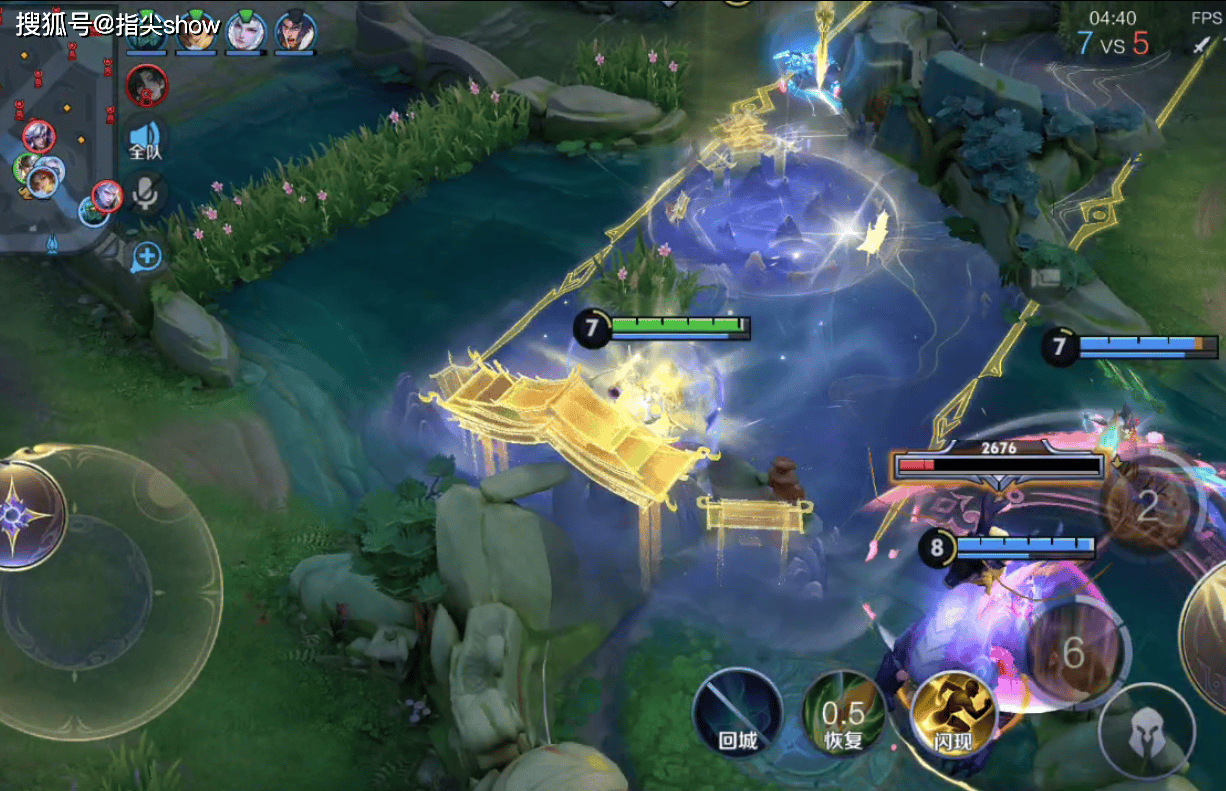The width and height of the screenshot is (1226, 791).
Task: Toggle the microphone voice button
Action: tap(146, 195)
